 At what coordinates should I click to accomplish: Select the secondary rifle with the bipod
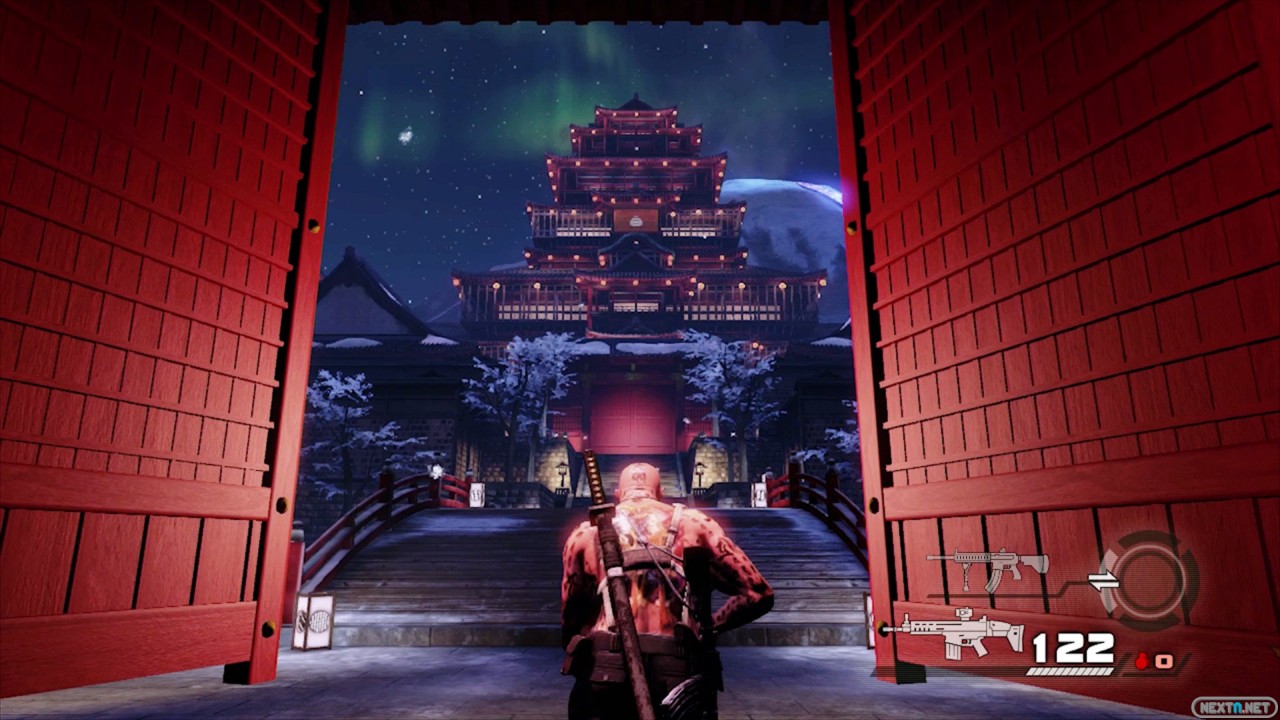pyautogui.click(x=986, y=565)
